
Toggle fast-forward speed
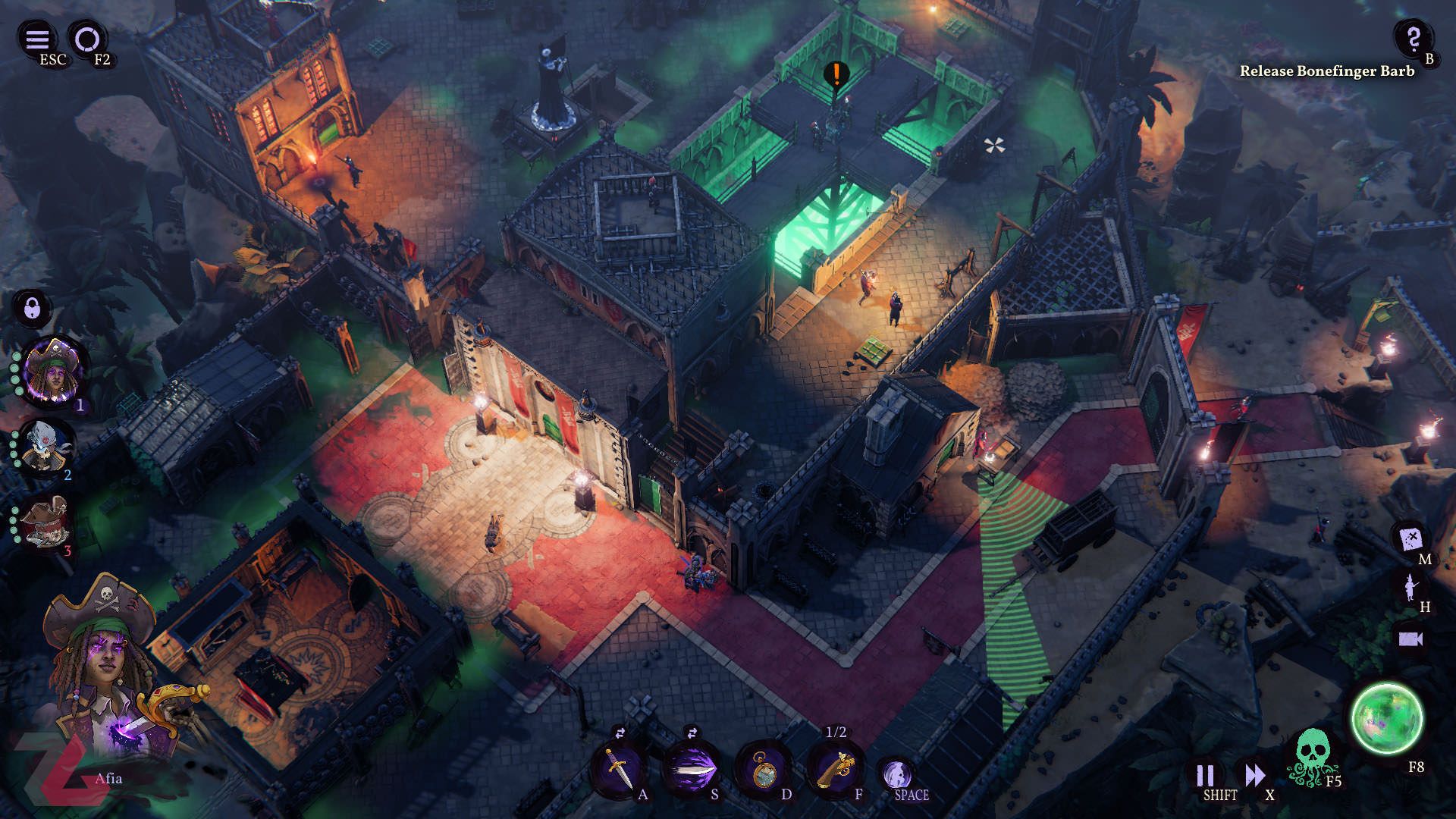click(x=1254, y=775)
